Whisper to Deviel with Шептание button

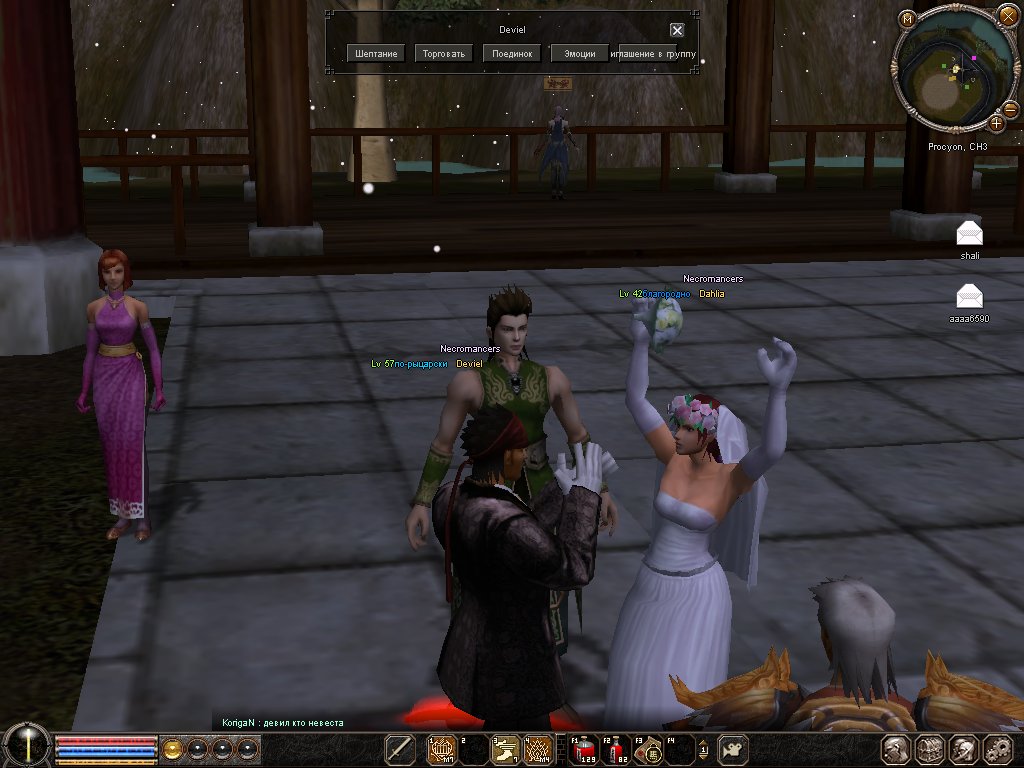(376, 54)
